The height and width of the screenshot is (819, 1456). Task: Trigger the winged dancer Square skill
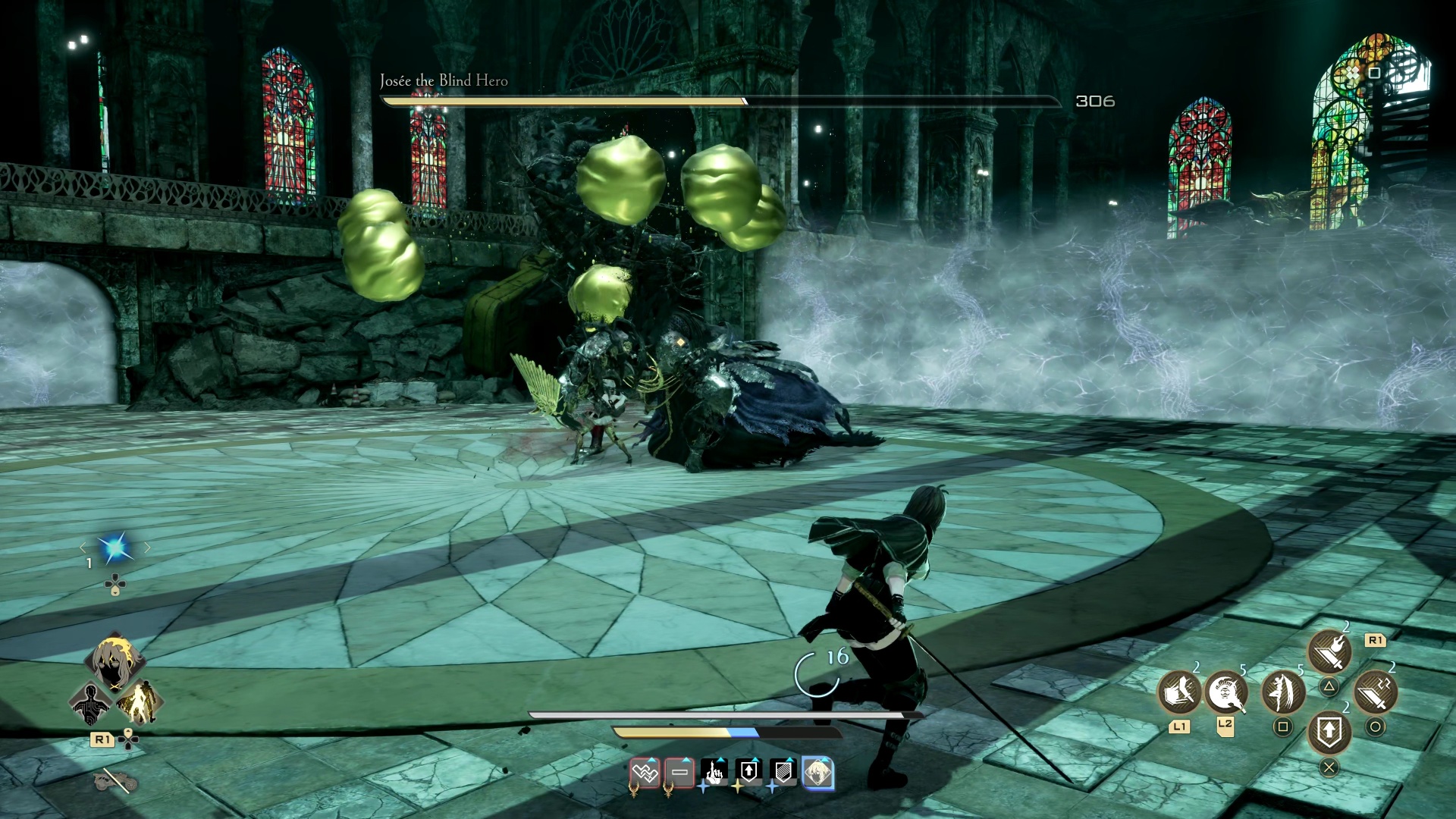click(x=1283, y=692)
